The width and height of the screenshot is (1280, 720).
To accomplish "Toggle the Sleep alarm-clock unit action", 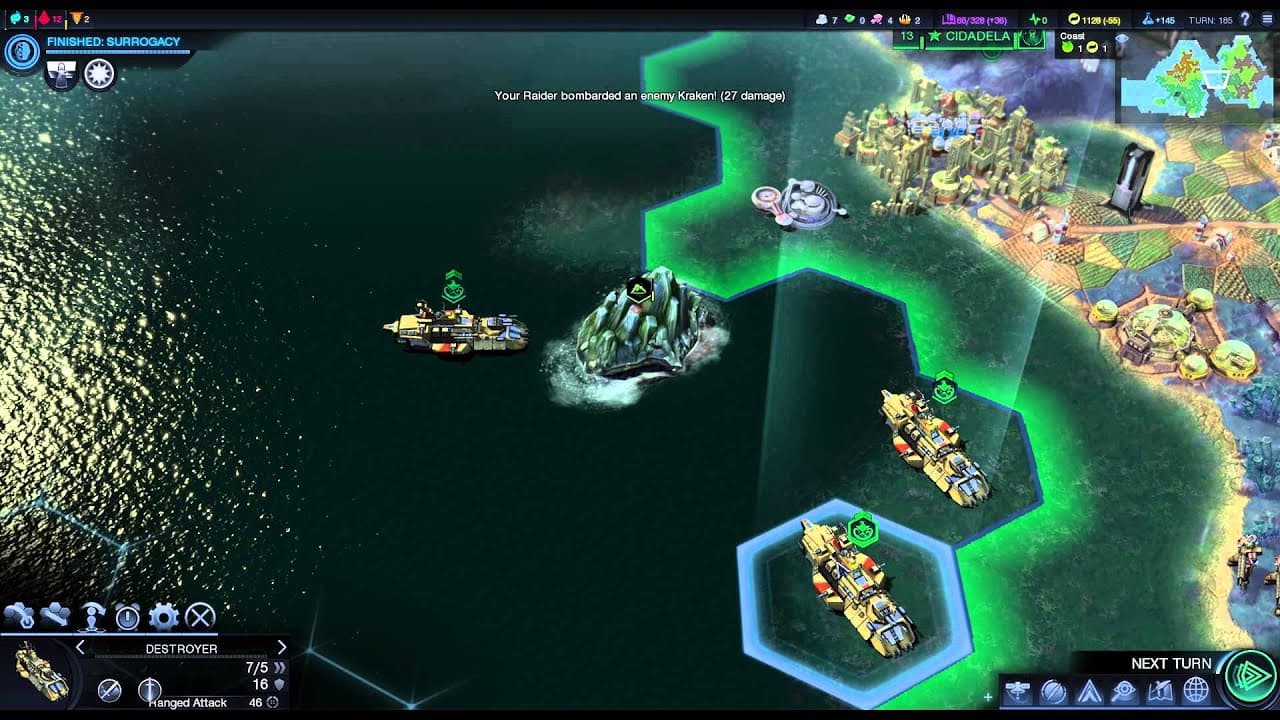I will click(x=125, y=617).
